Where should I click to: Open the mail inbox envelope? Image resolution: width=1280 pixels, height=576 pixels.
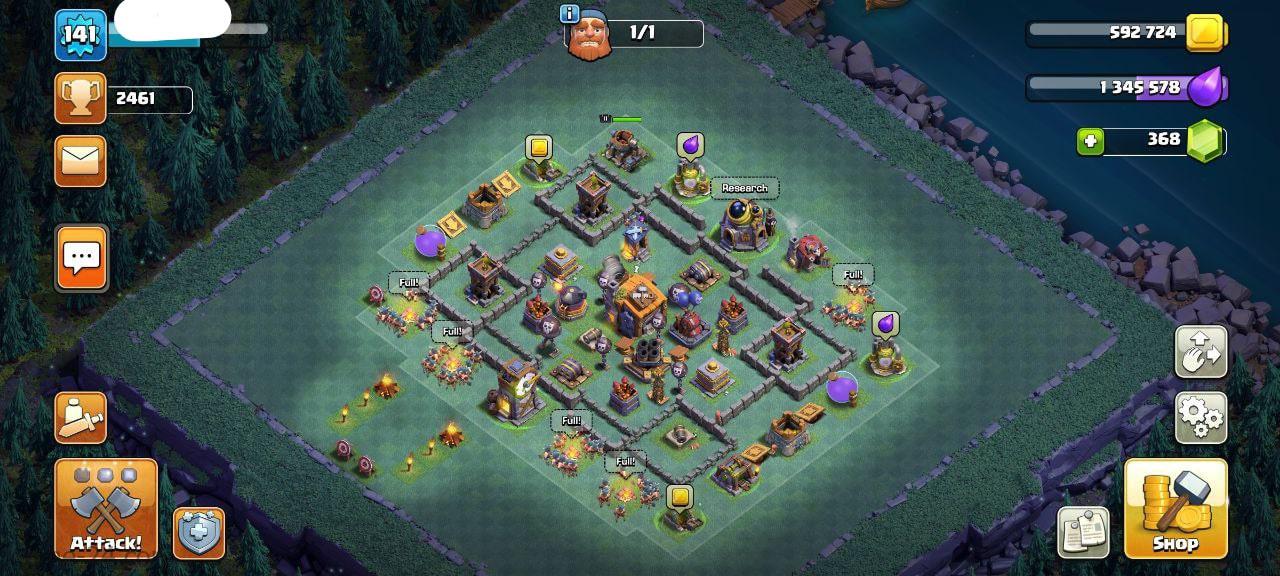(x=80, y=160)
